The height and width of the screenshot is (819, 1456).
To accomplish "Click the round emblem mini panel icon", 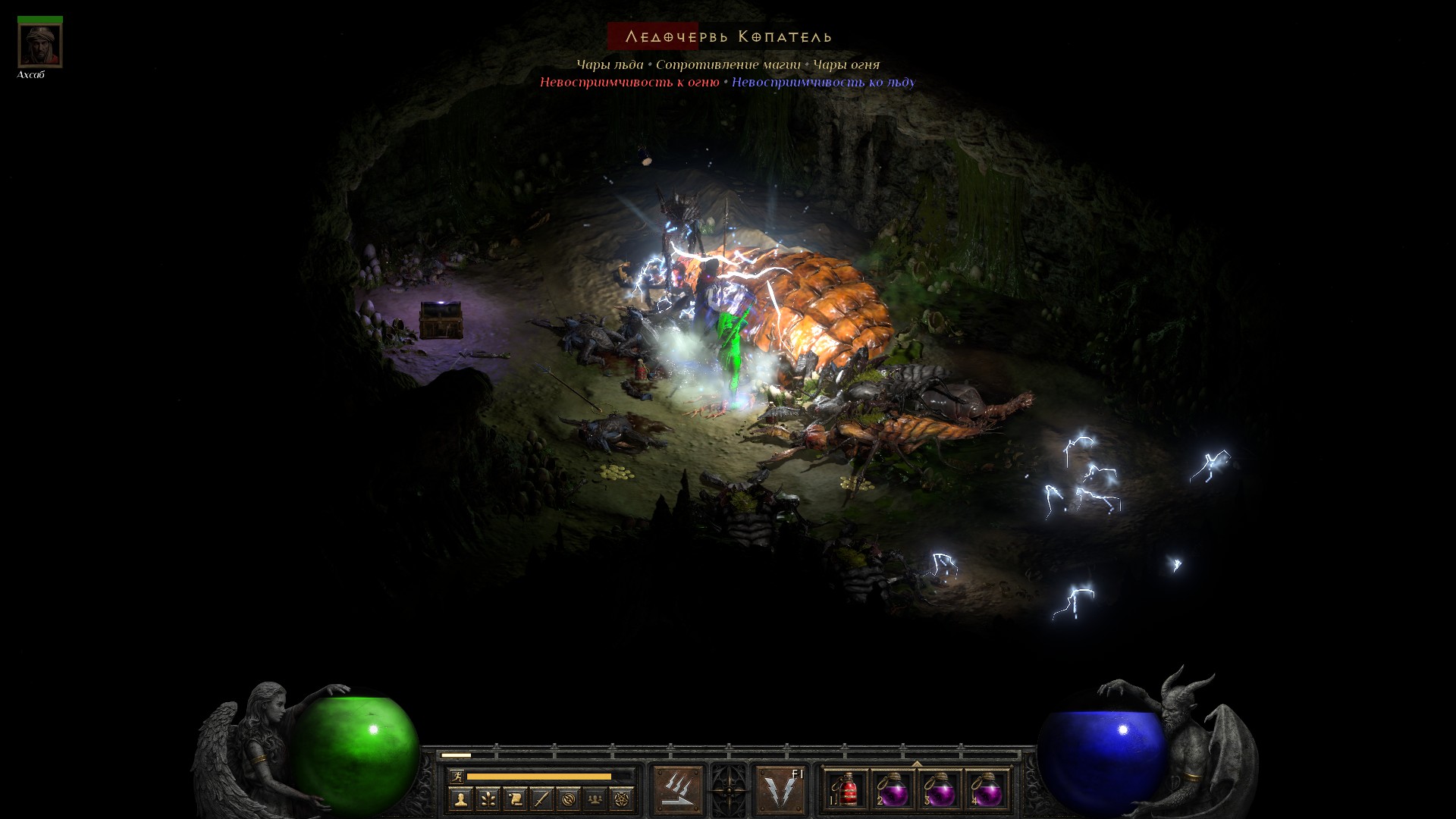I will click(568, 799).
